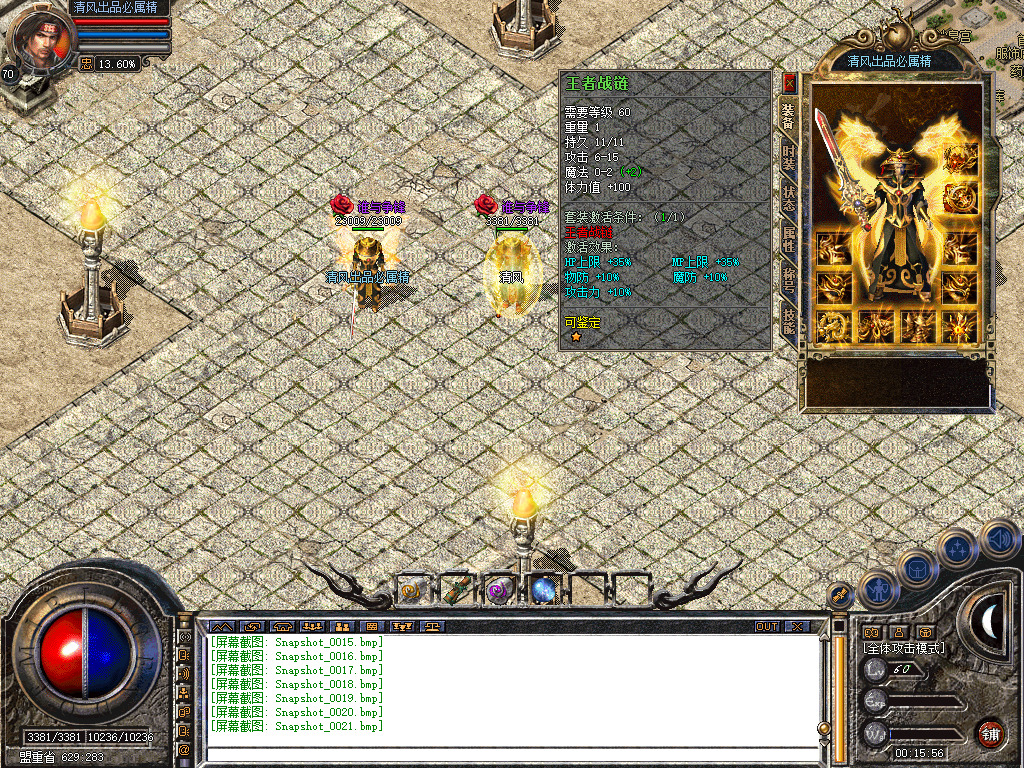
Task: Switch to the 时装 (fashion) tab
Action: point(789,160)
